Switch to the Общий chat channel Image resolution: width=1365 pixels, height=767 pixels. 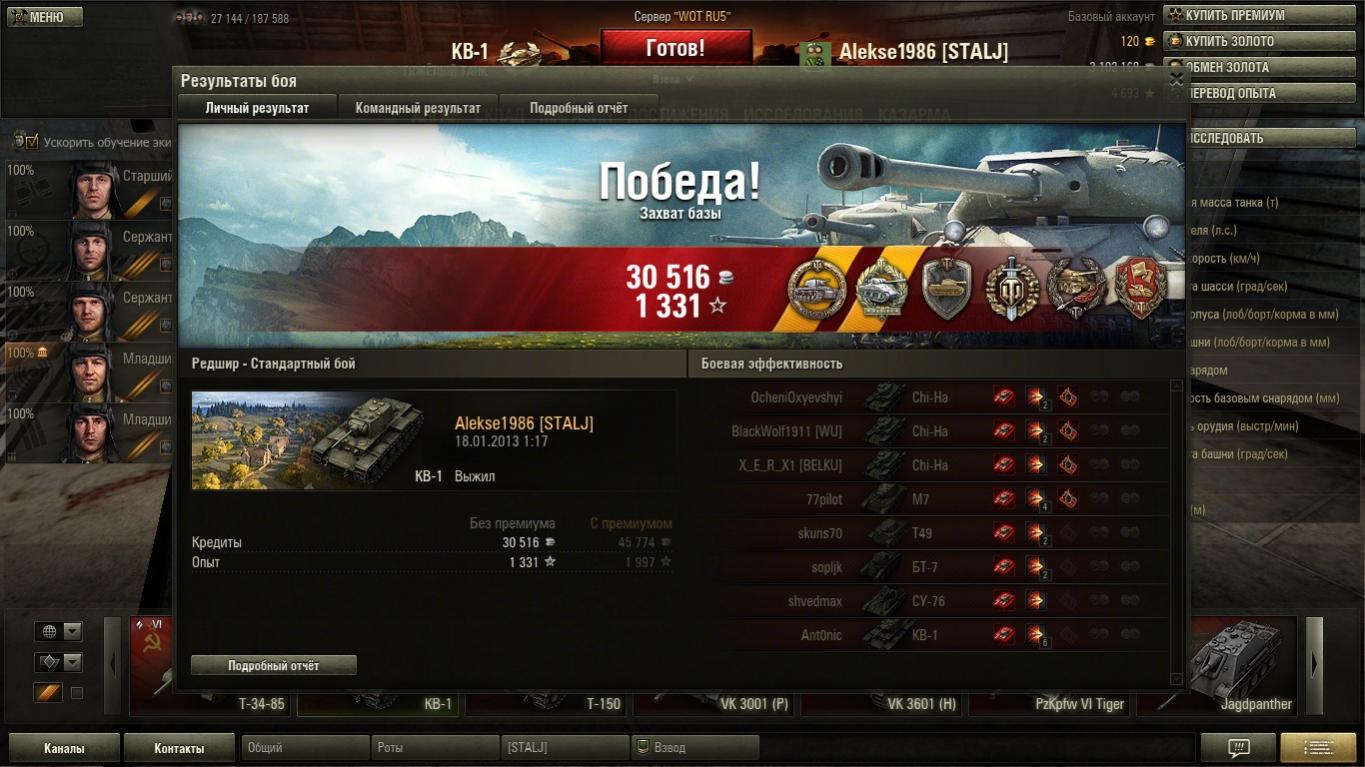coord(305,748)
